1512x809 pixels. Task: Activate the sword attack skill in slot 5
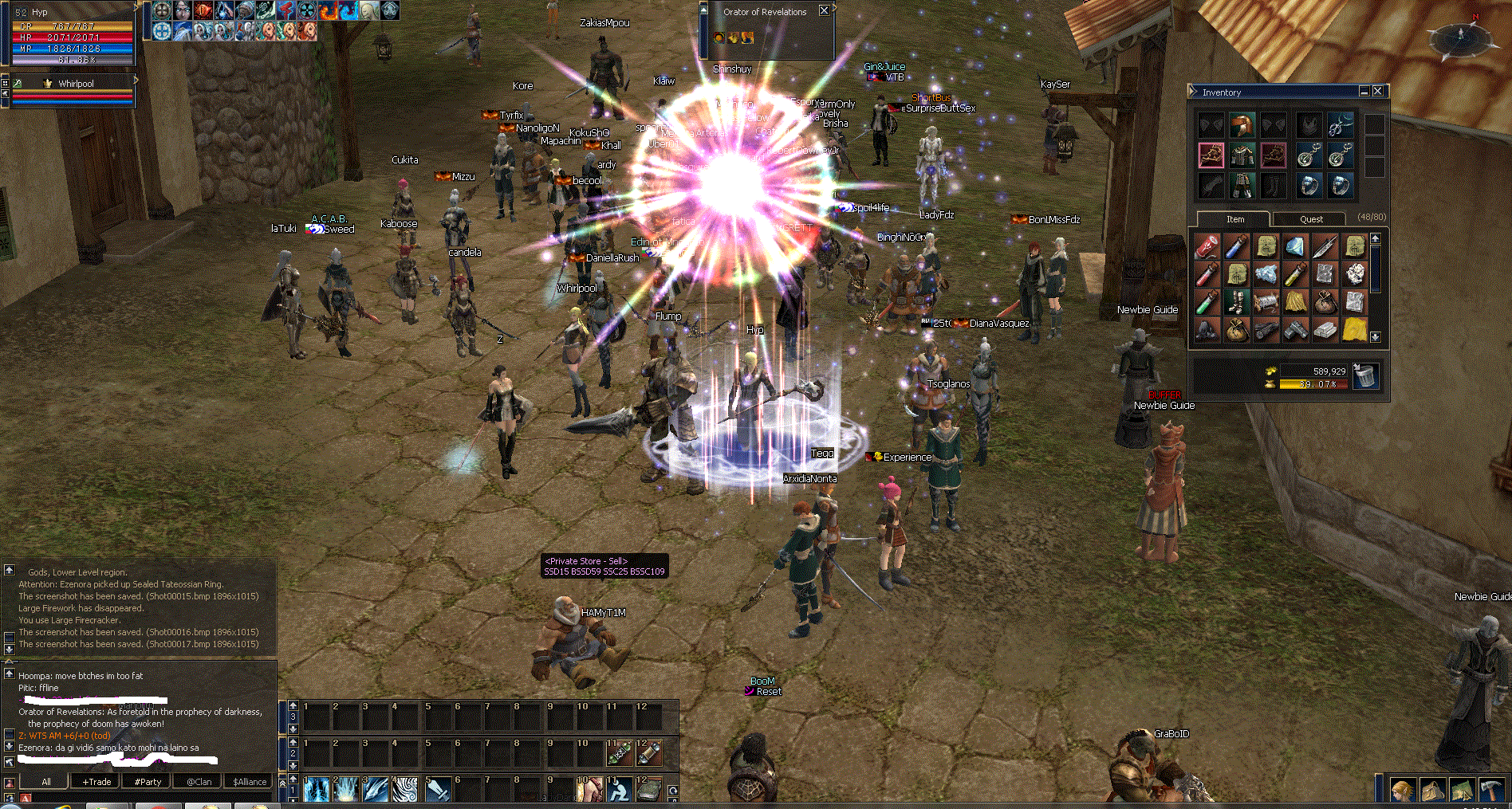(437, 790)
